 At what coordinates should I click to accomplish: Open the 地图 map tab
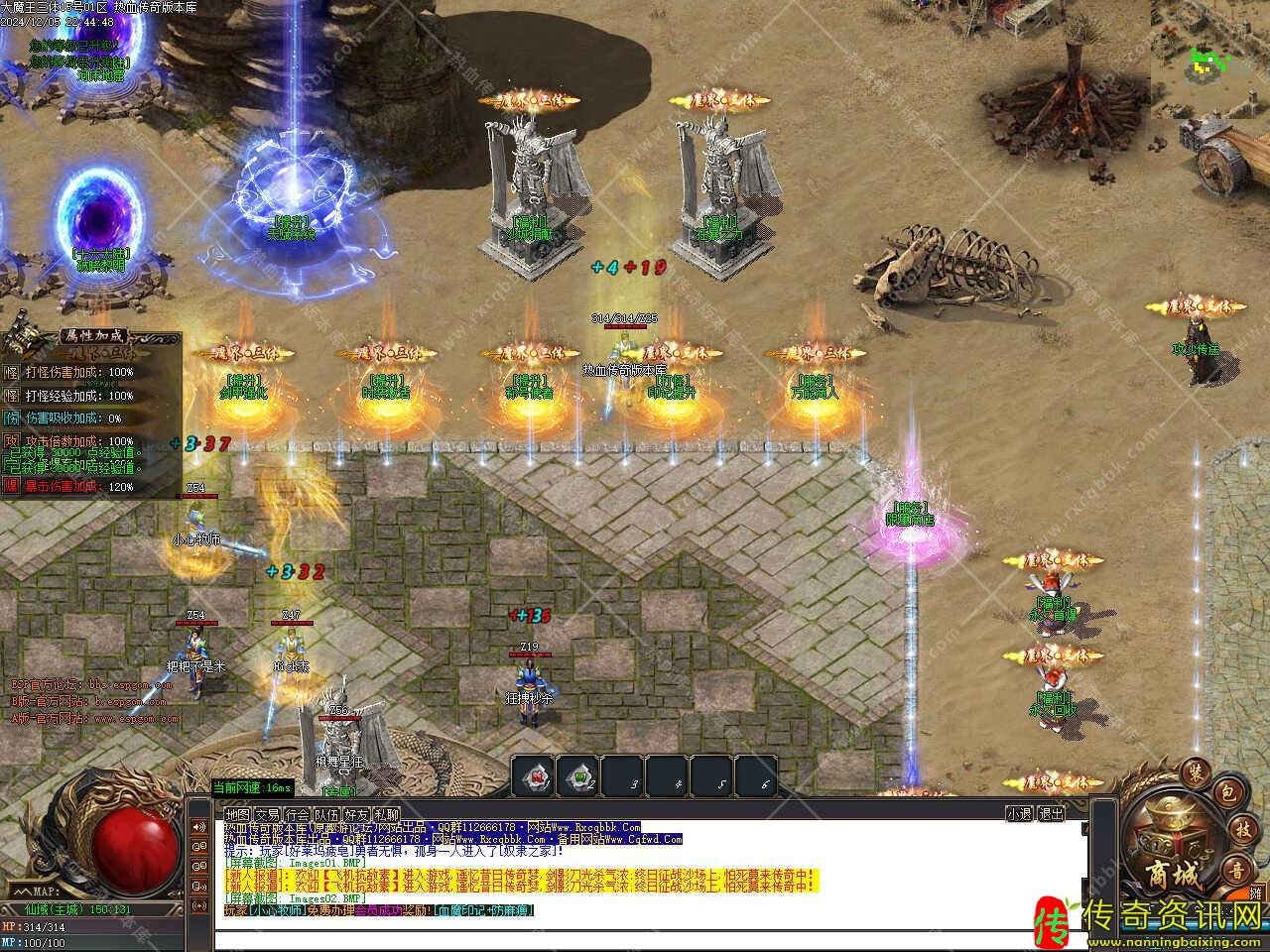(x=238, y=814)
